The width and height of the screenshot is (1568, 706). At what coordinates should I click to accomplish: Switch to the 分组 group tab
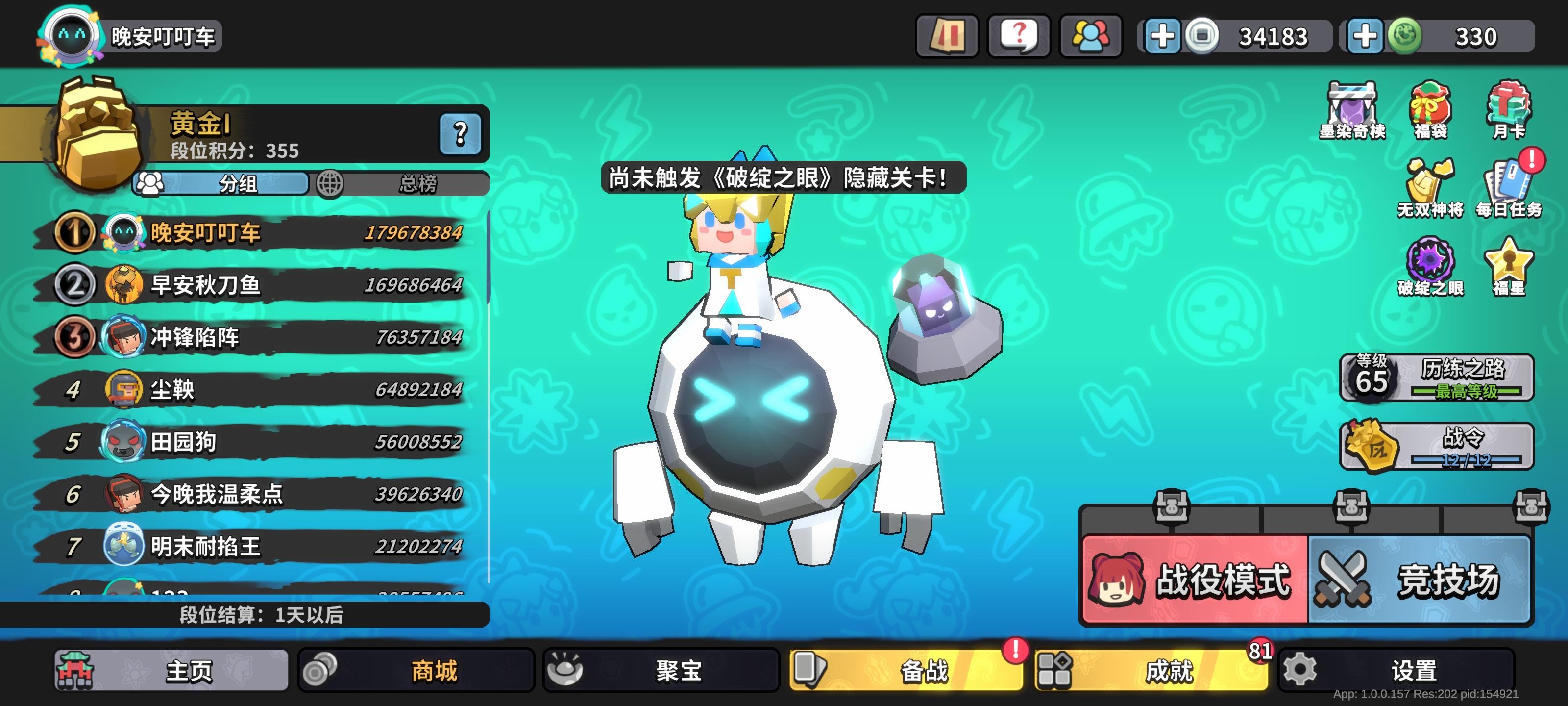point(237,184)
